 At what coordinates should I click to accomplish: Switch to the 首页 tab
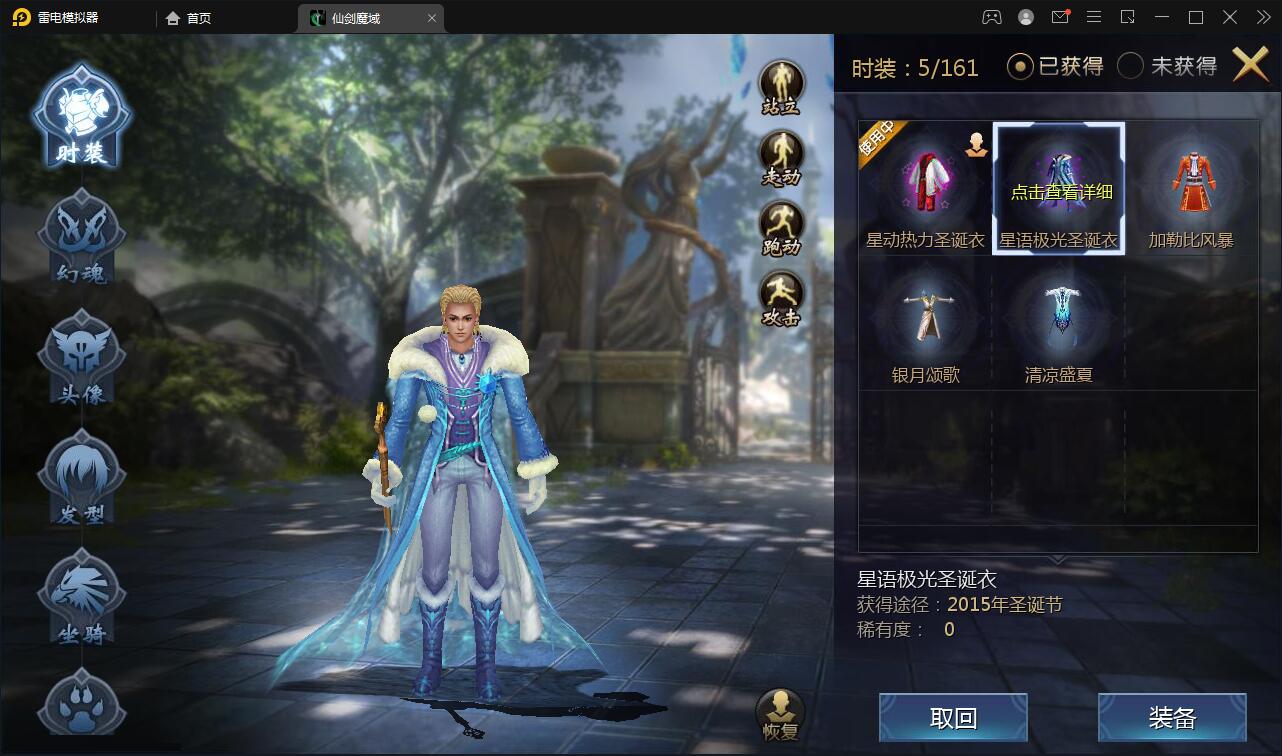(186, 17)
